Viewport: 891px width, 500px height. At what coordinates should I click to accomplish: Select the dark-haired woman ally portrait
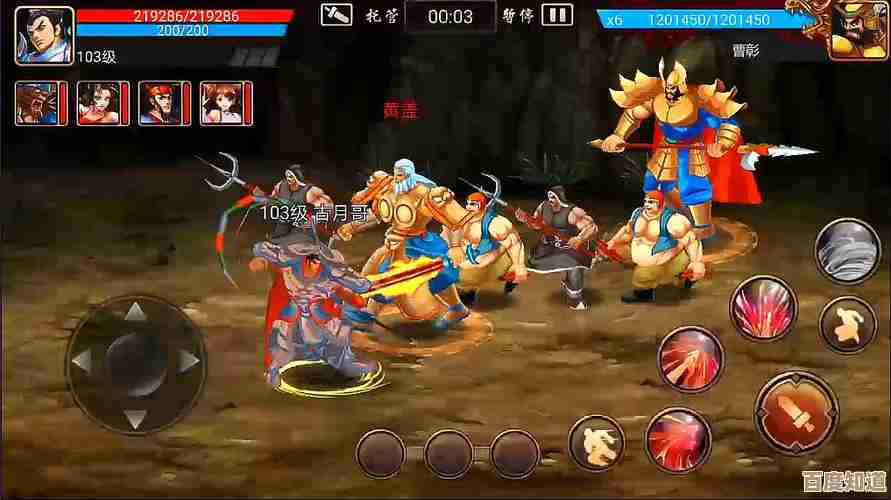100,103
